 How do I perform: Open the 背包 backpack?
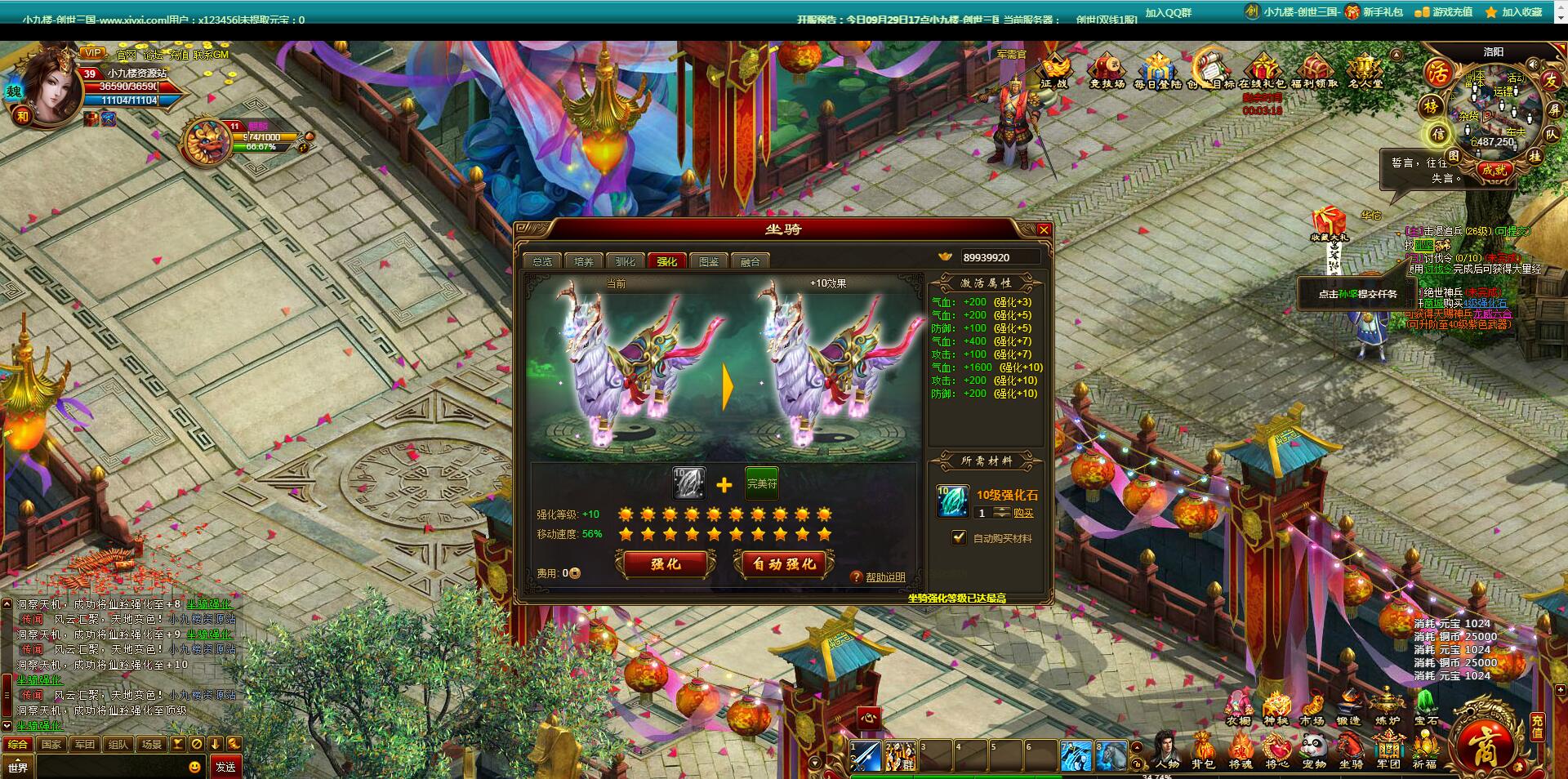click(x=1202, y=746)
